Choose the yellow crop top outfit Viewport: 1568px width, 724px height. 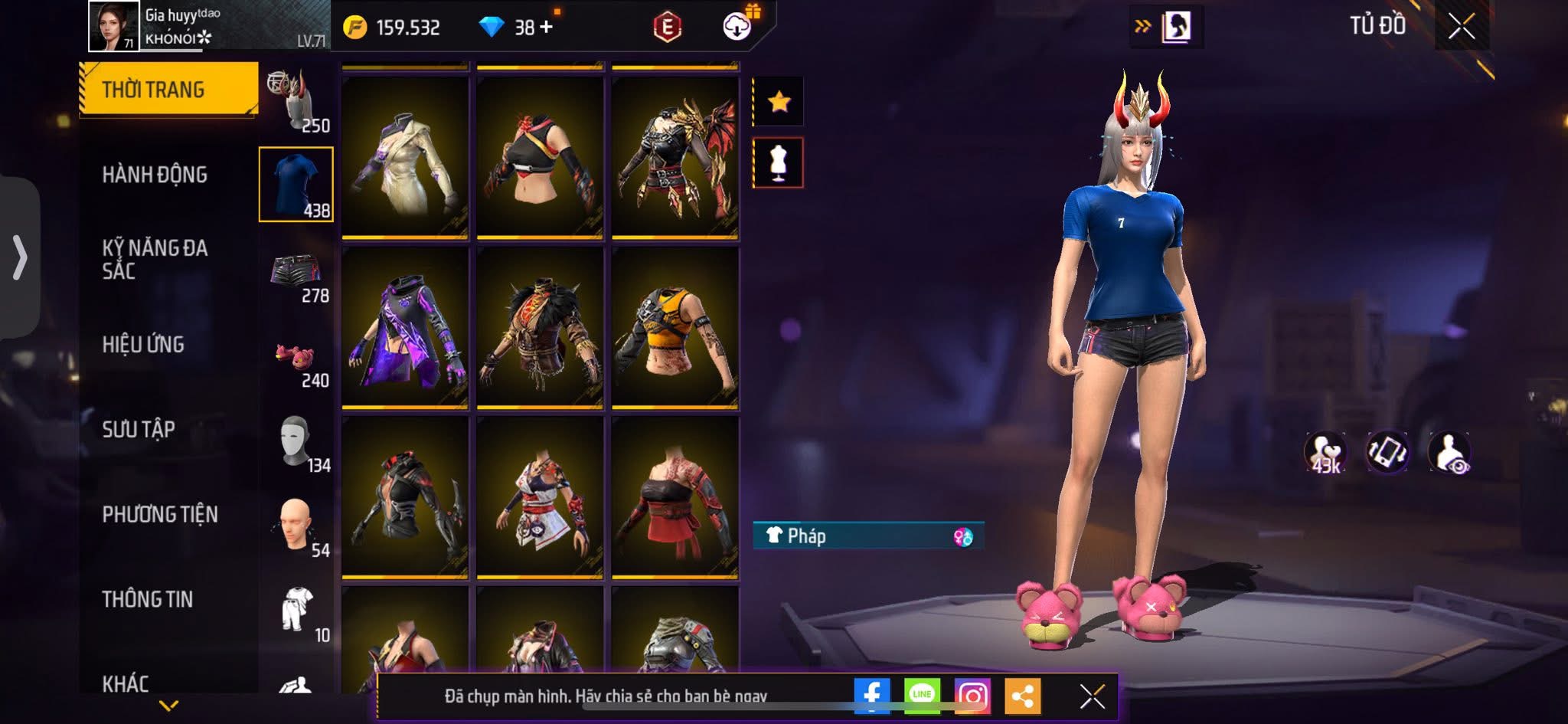click(x=675, y=328)
